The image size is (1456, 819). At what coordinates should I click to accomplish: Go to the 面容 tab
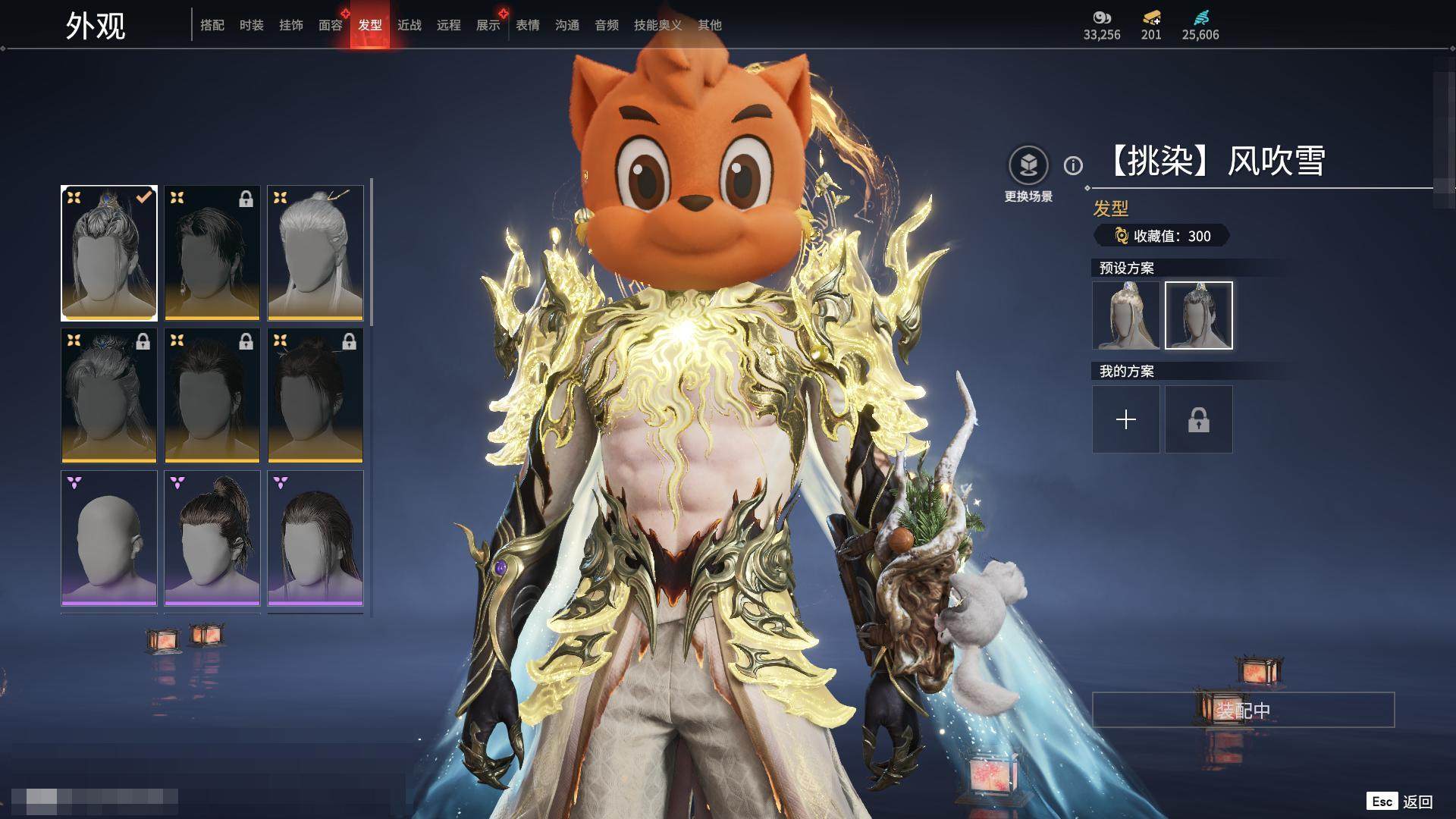pyautogui.click(x=331, y=25)
